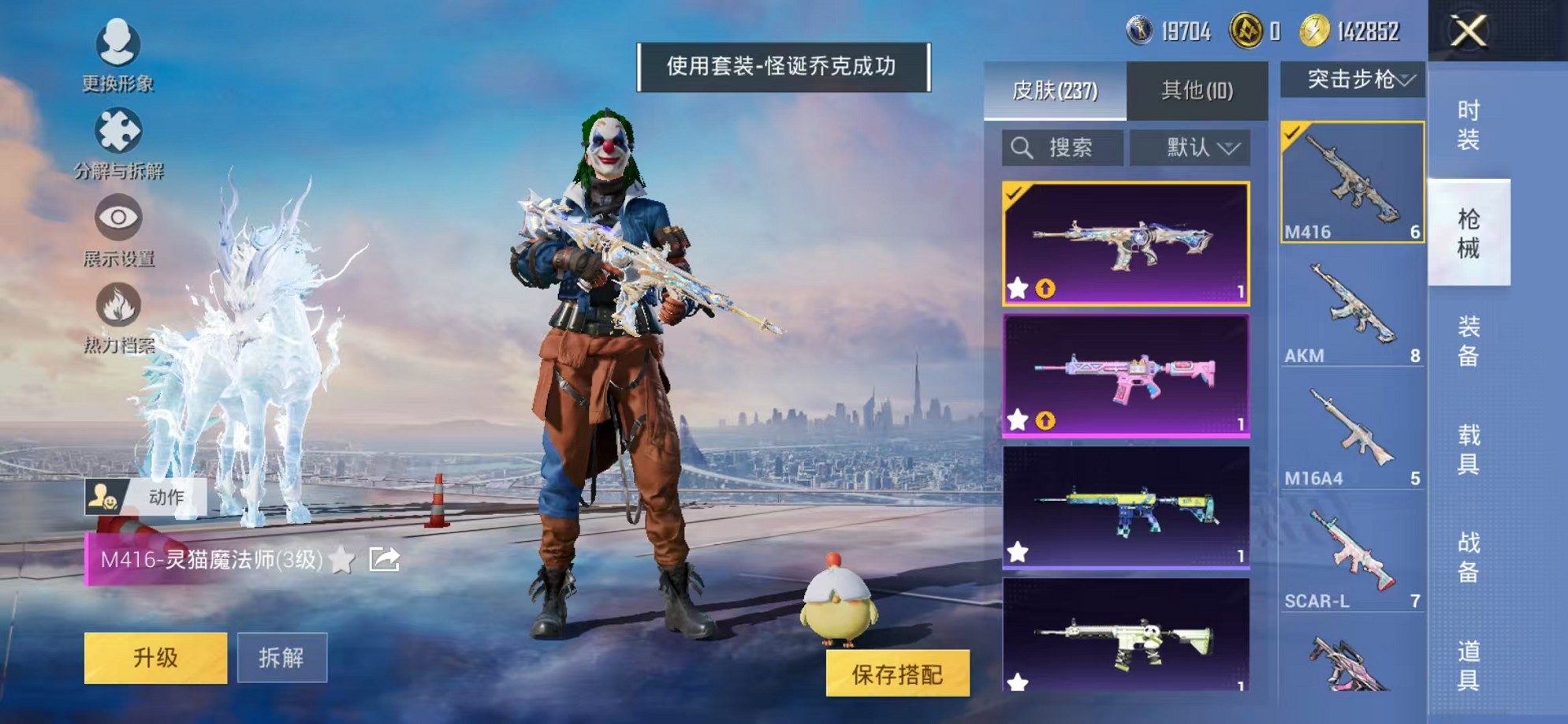Screen dimensions: 1568x724
Task: Switch to the 其他(10) tab
Action: coord(1196,91)
